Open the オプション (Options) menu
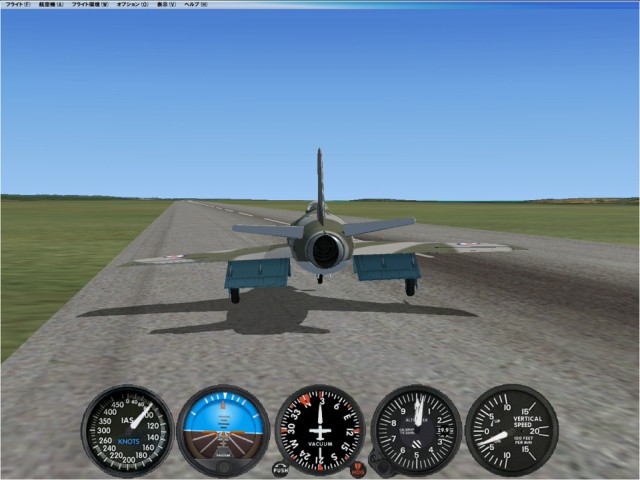The width and height of the screenshot is (640, 480). (132, 5)
